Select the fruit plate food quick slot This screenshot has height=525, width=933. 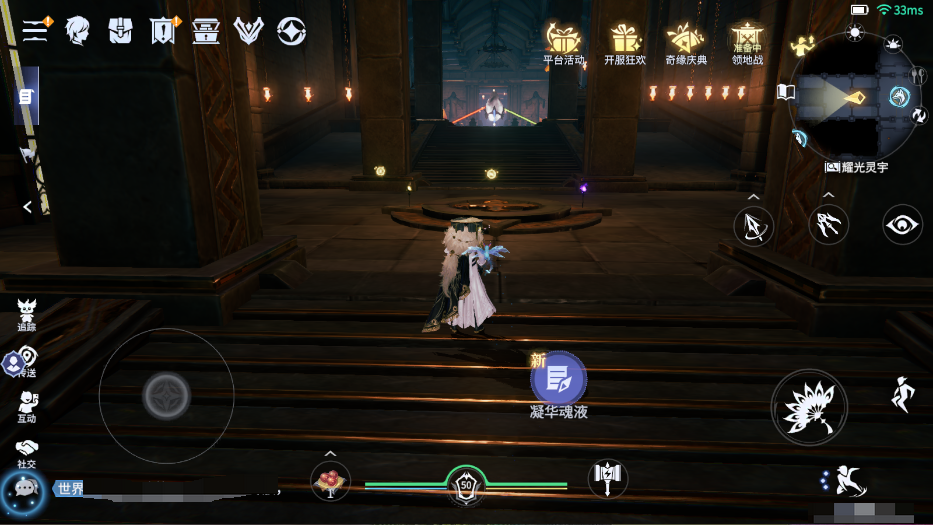coord(330,481)
